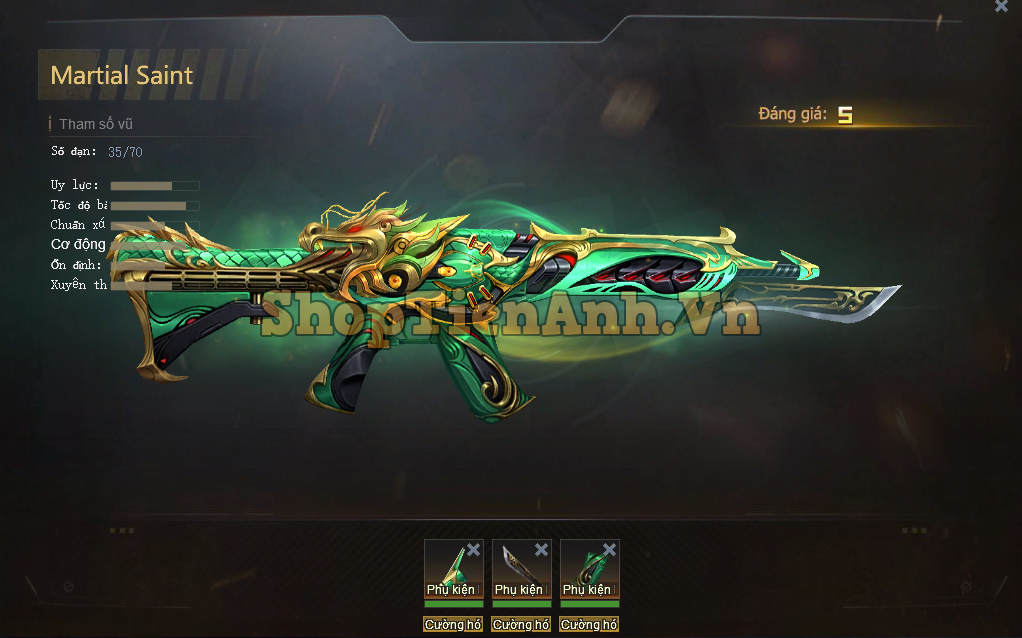Remove the green magazine accessory with its X
The width and height of the screenshot is (1022, 638).
click(x=609, y=550)
